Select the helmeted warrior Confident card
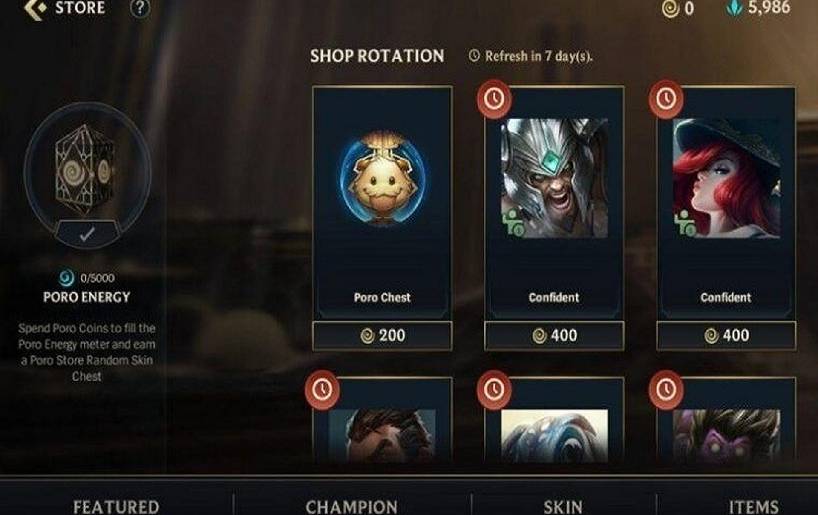Screen dimensions: 818x515 coord(553,200)
